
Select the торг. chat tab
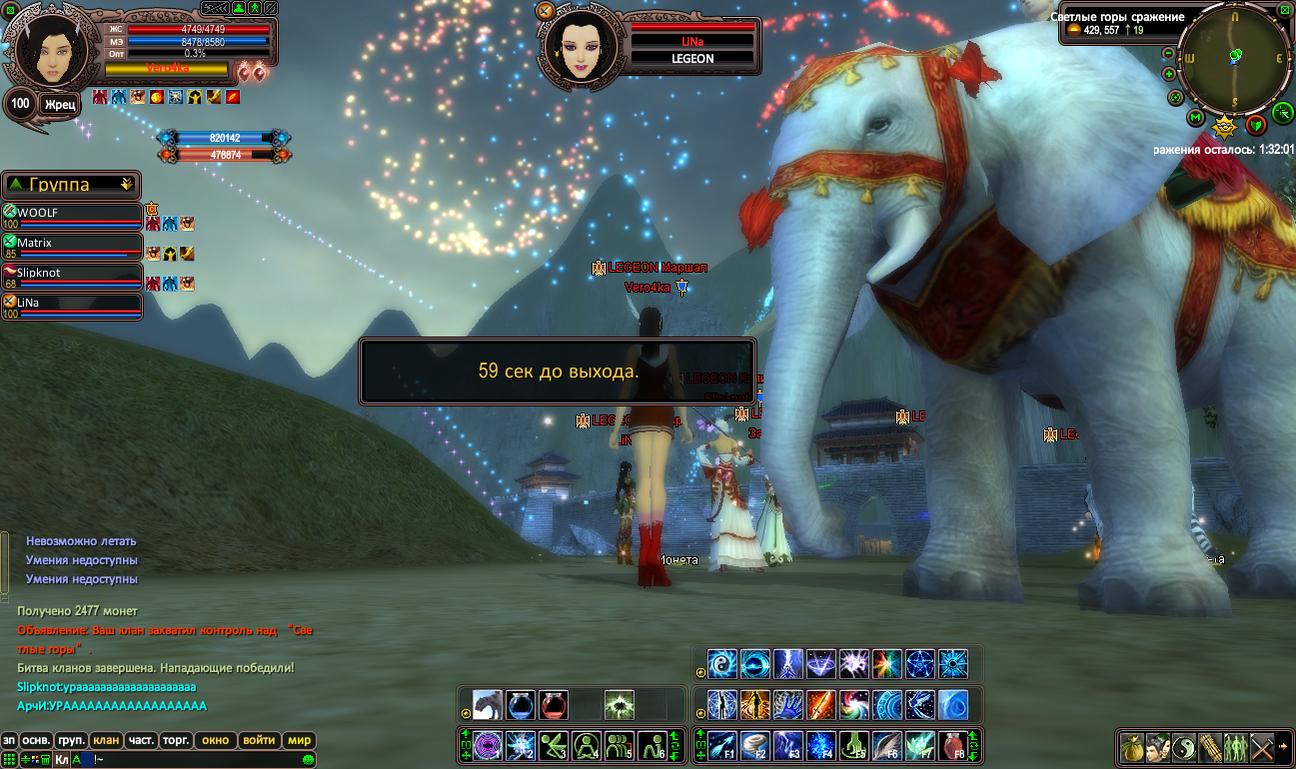pos(175,741)
